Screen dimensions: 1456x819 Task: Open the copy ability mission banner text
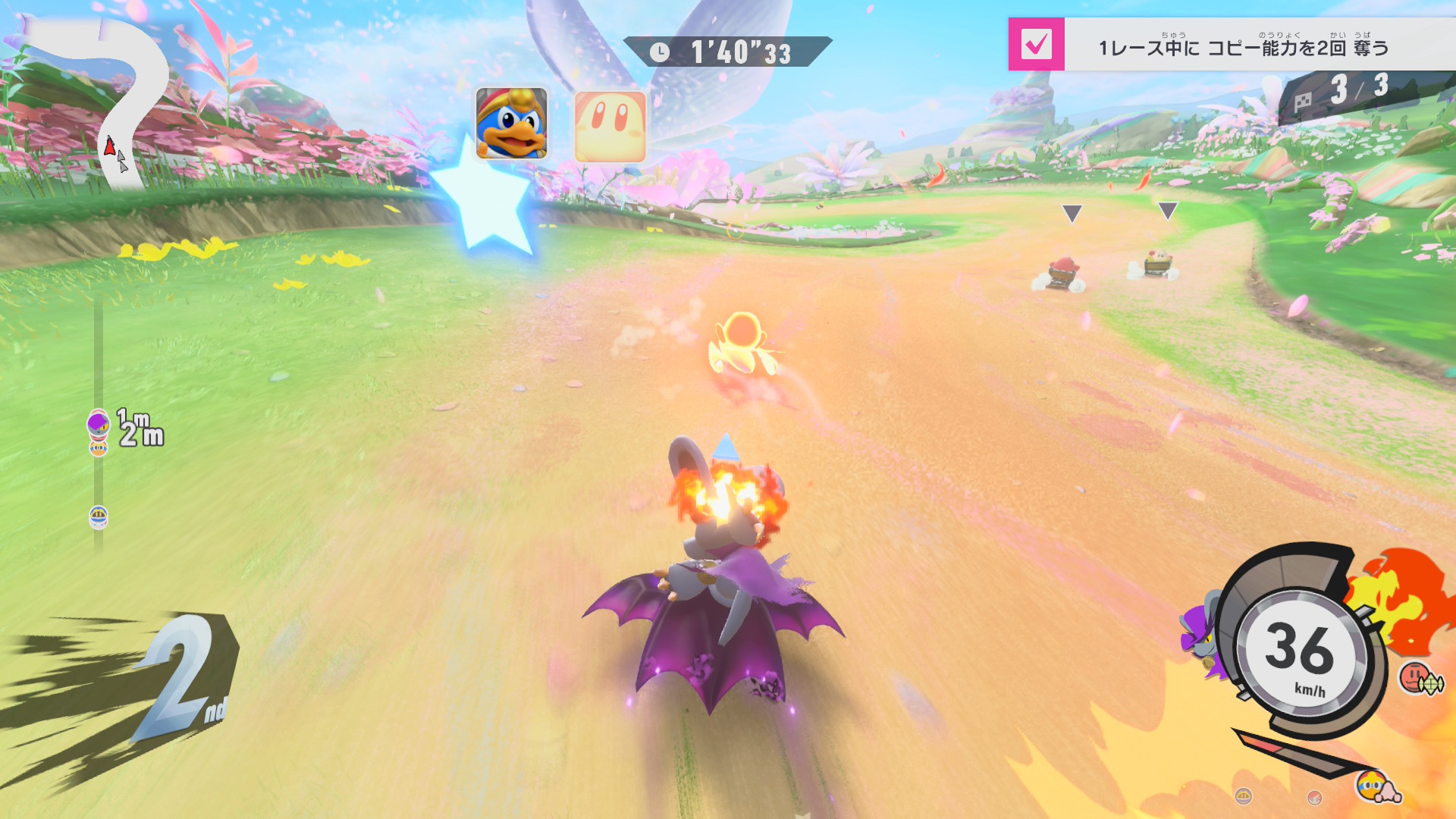[1244, 48]
